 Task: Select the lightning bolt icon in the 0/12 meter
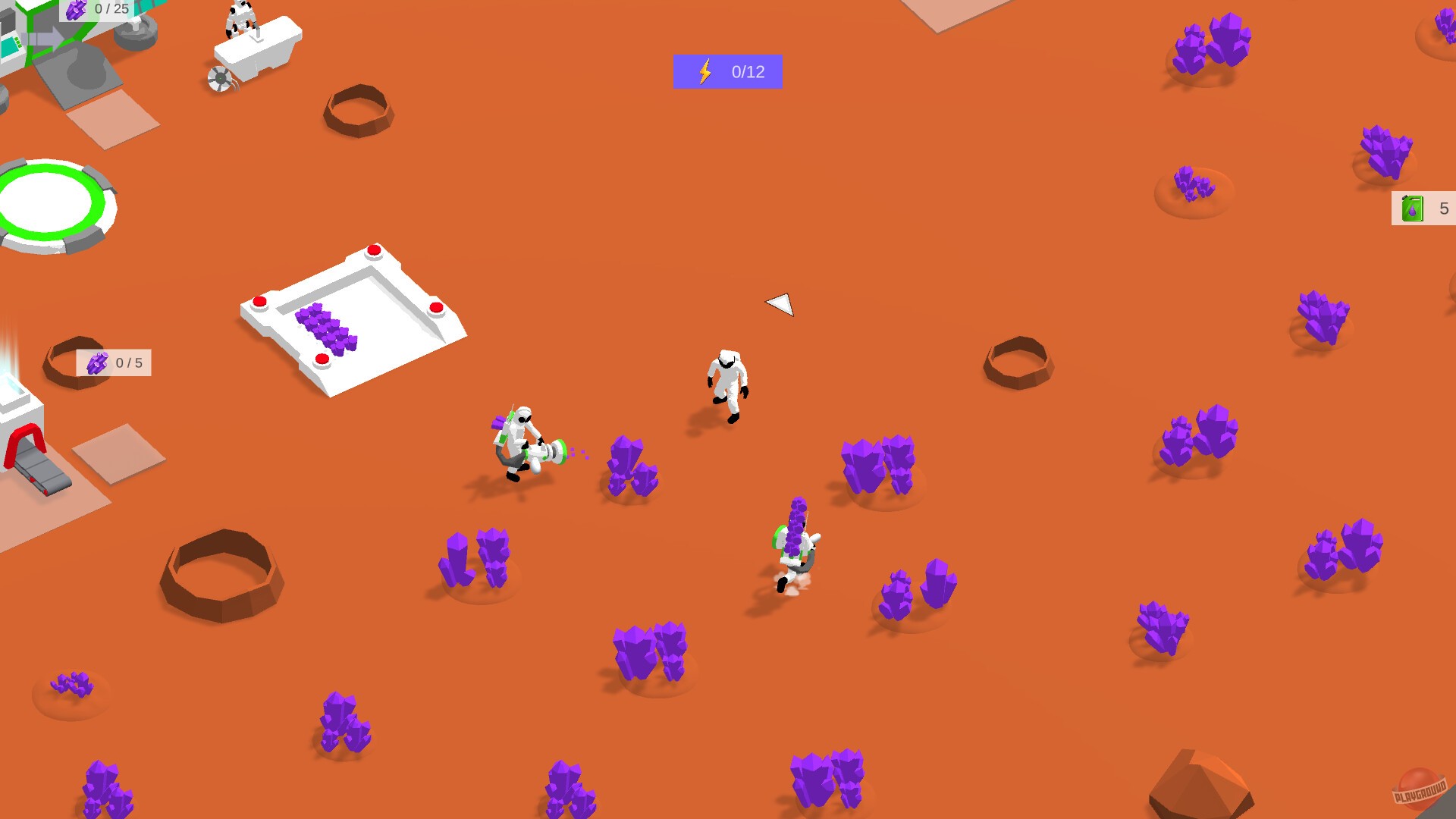pyautogui.click(x=704, y=71)
